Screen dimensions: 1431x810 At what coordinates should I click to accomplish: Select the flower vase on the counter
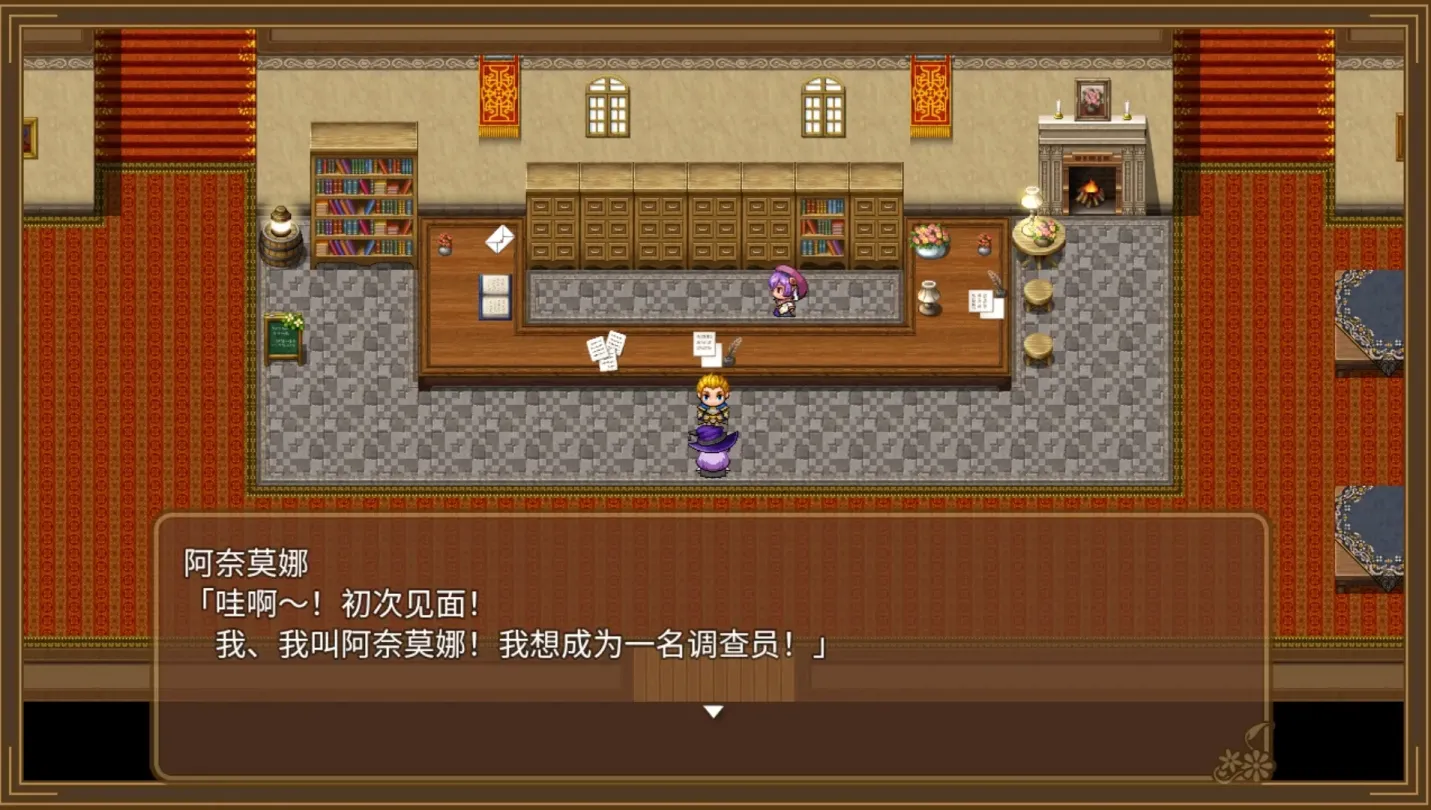coord(929,240)
